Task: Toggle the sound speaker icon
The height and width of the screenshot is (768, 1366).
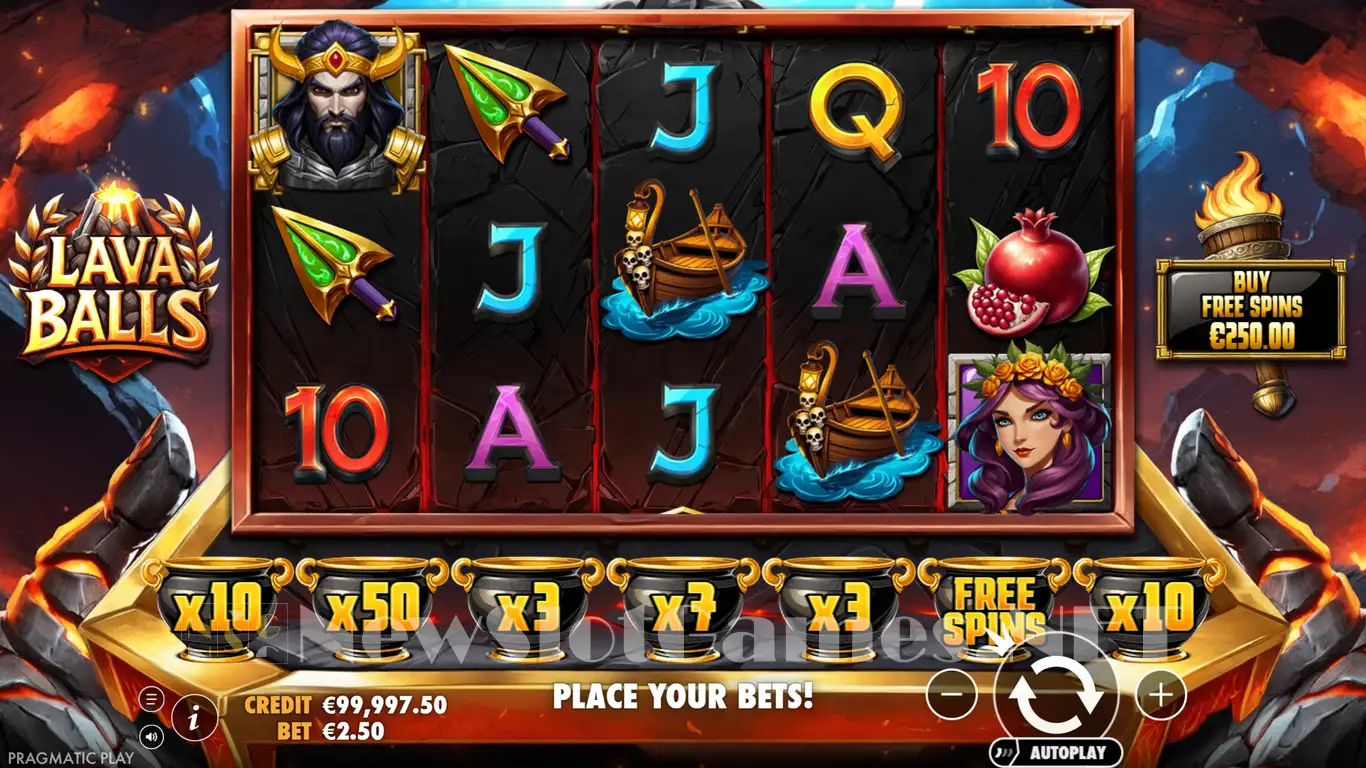Action: [151, 737]
